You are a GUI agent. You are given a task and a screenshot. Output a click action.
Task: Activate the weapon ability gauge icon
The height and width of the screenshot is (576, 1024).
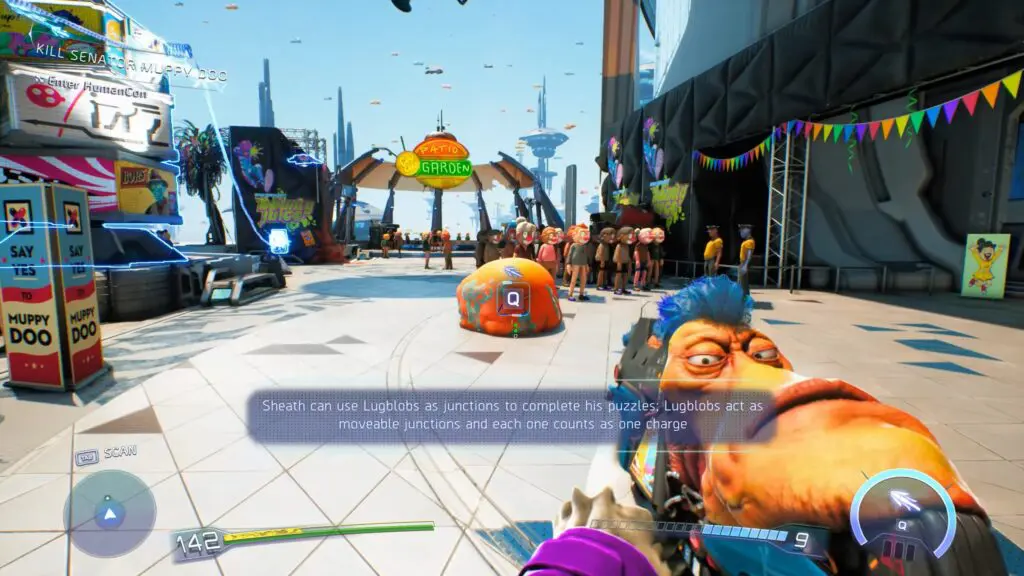902,510
